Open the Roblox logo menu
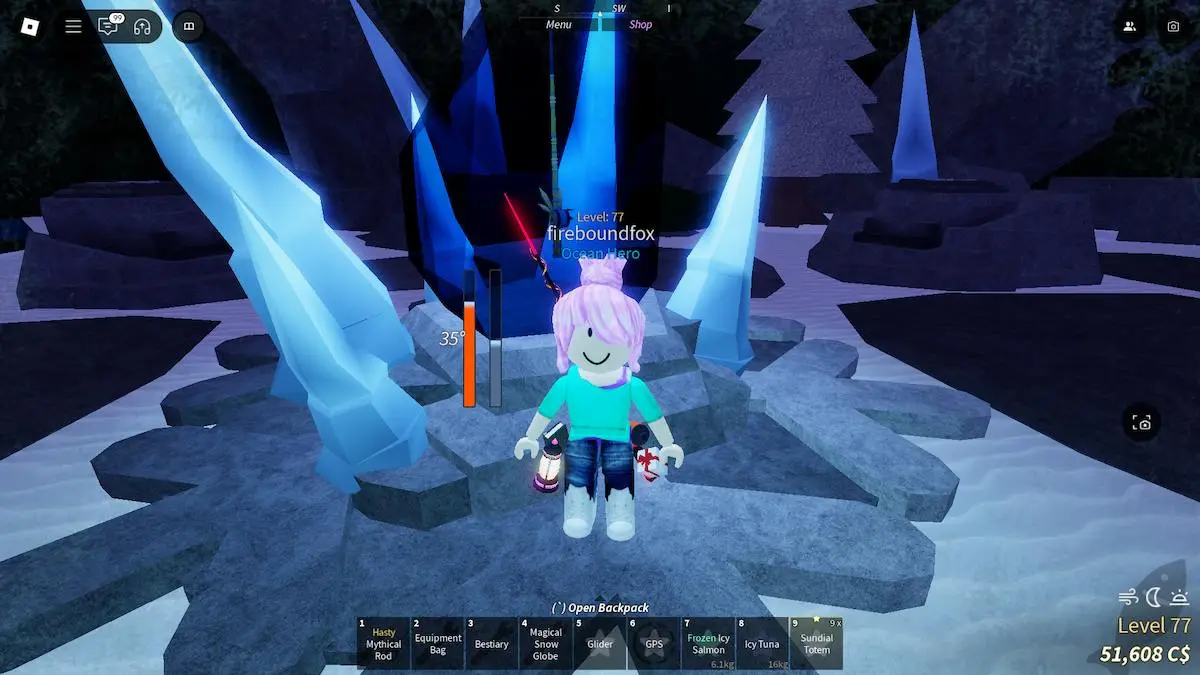The width and height of the screenshot is (1200, 675). pos(27,26)
